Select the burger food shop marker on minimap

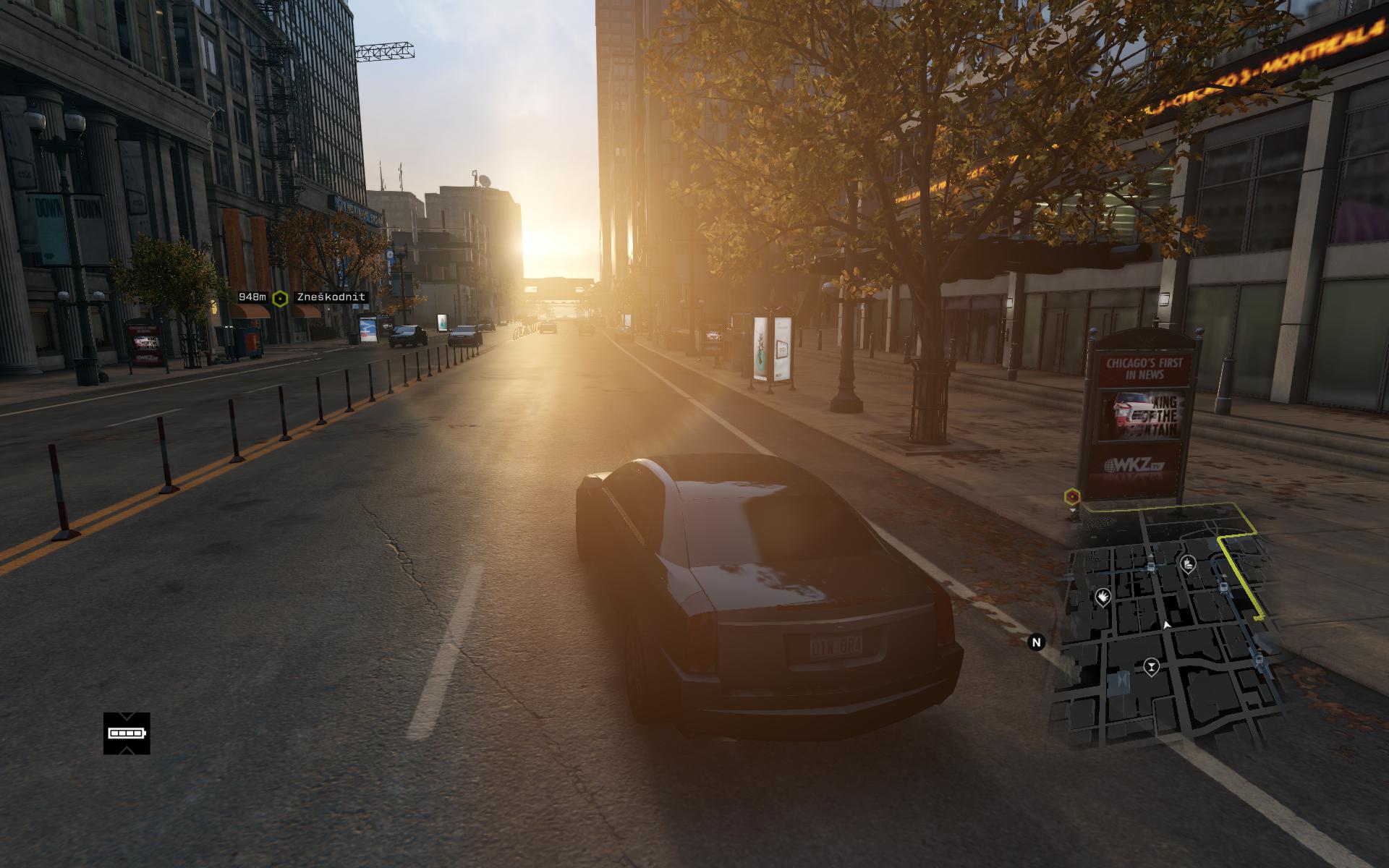(1187, 563)
